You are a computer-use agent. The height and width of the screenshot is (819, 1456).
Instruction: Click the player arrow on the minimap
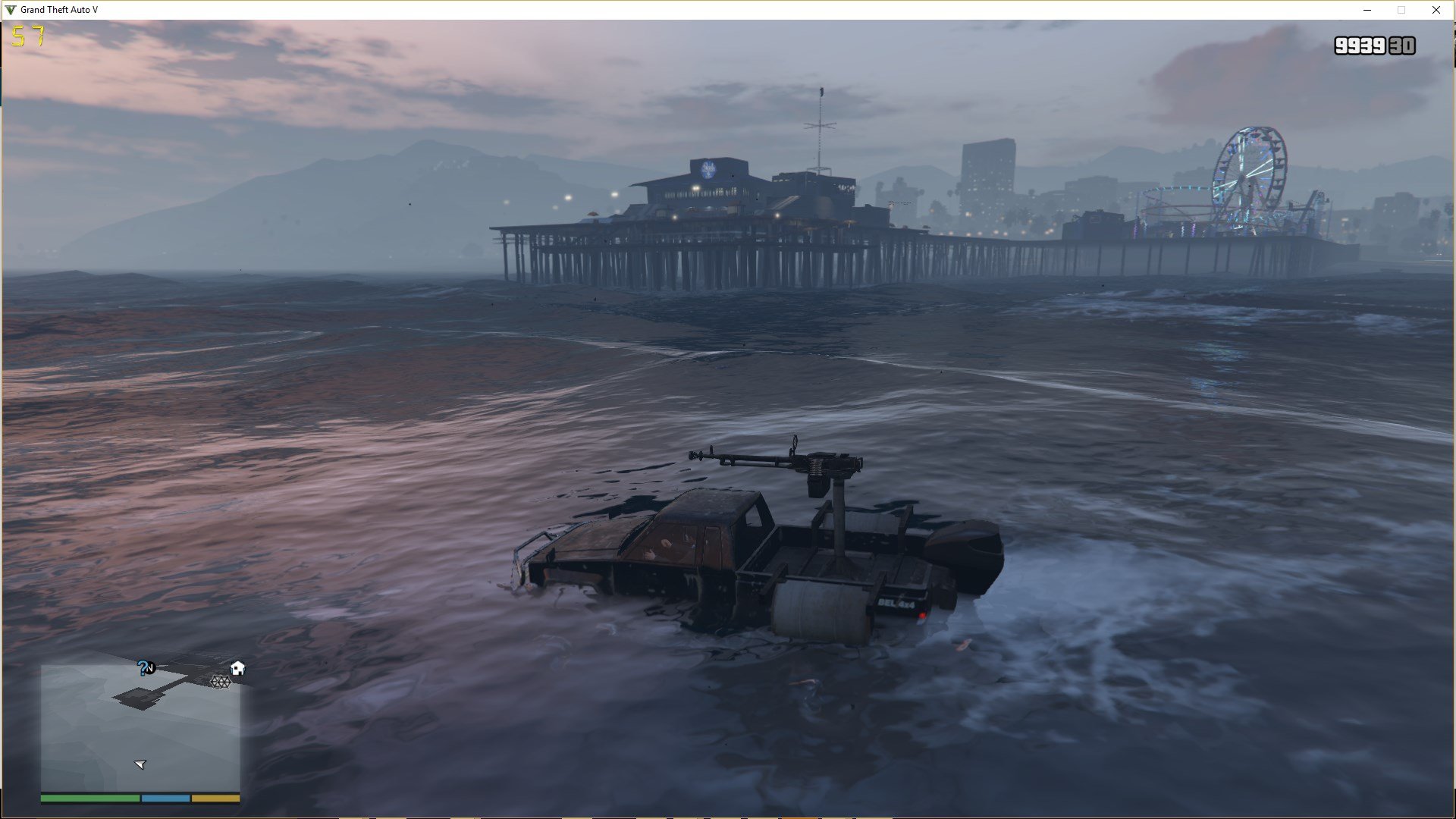tap(140, 764)
